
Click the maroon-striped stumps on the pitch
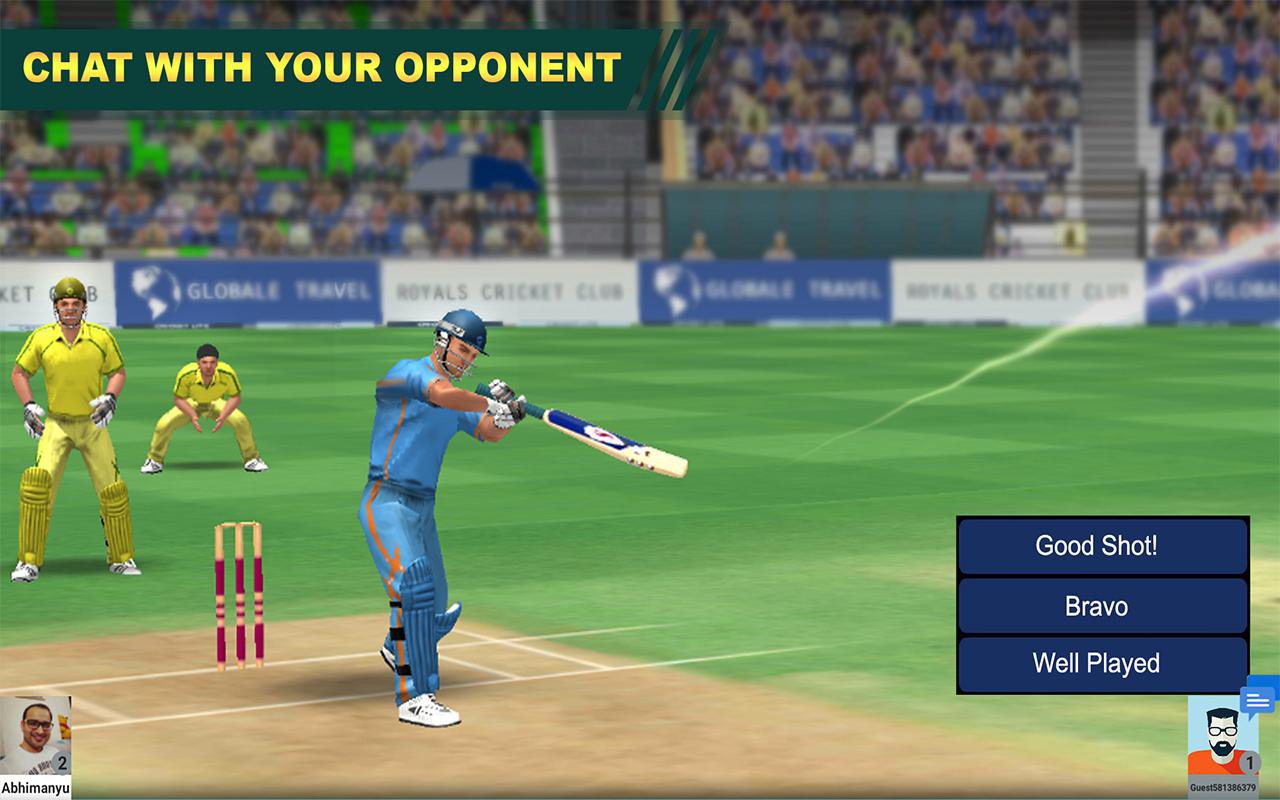click(x=237, y=595)
